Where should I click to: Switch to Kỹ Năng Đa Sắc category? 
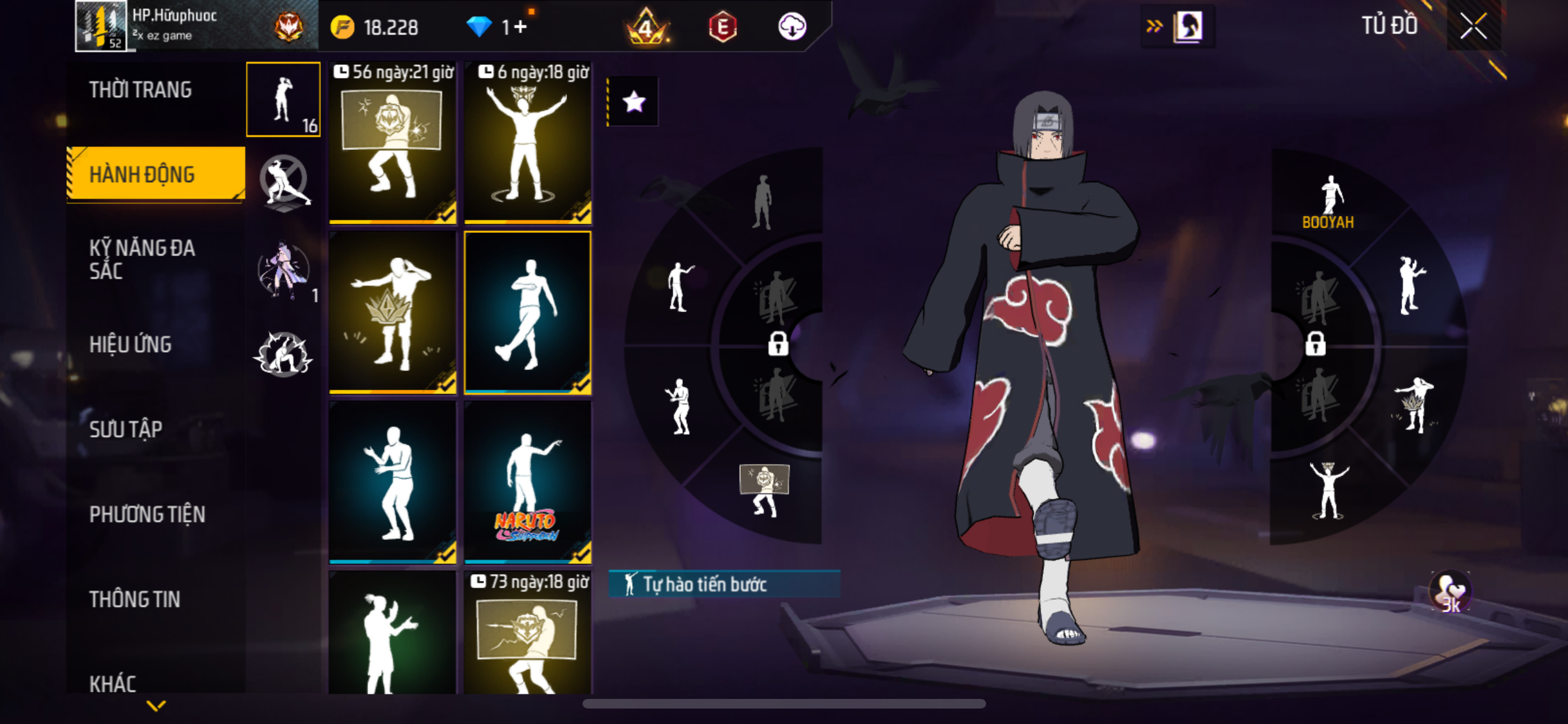tap(142, 259)
